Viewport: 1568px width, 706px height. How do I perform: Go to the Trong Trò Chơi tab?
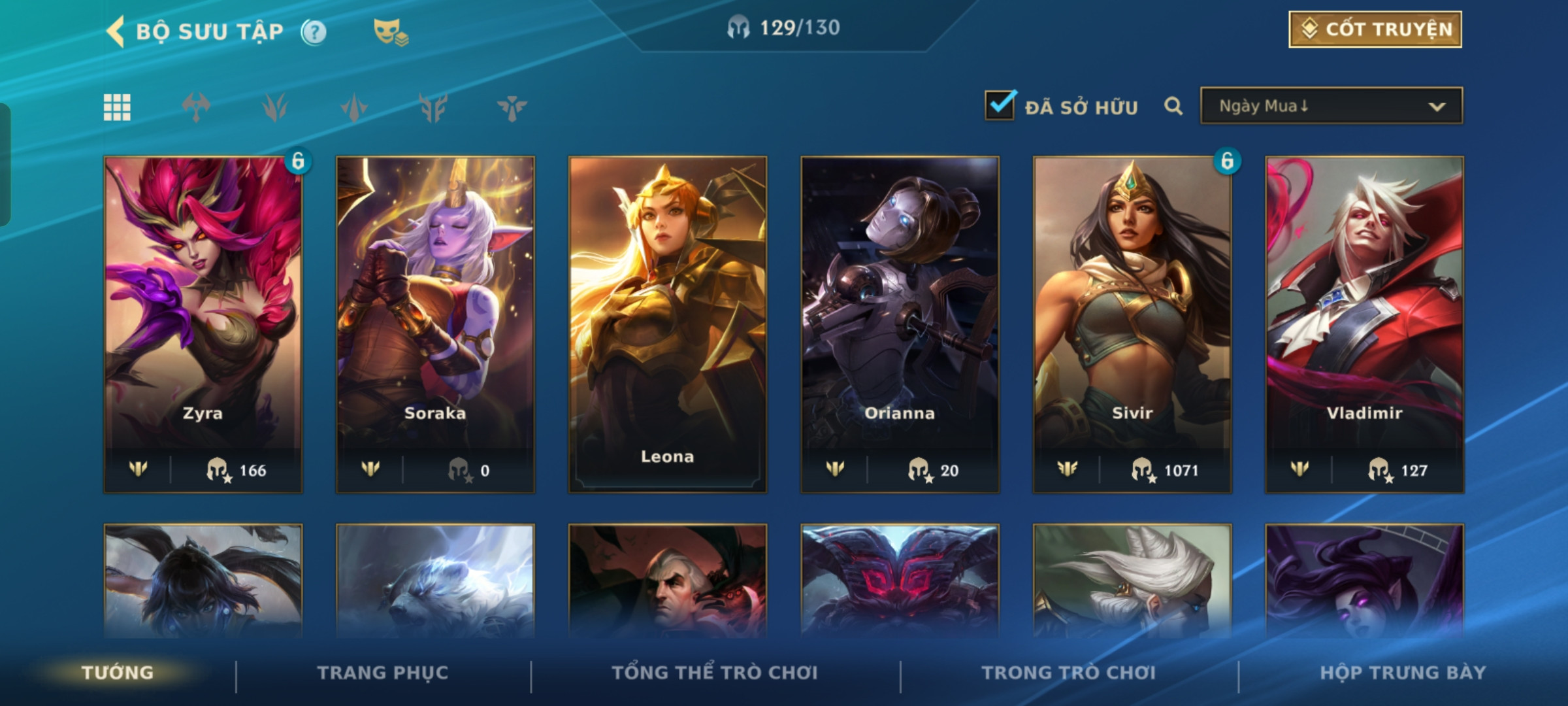coord(1069,673)
